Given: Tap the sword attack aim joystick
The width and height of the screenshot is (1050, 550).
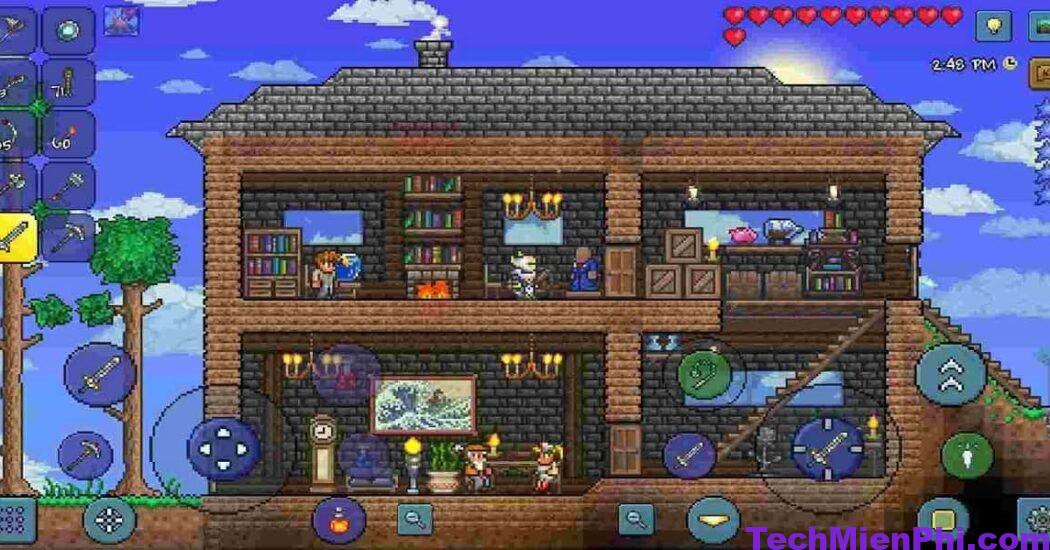Looking at the screenshot, I should 828,447.
